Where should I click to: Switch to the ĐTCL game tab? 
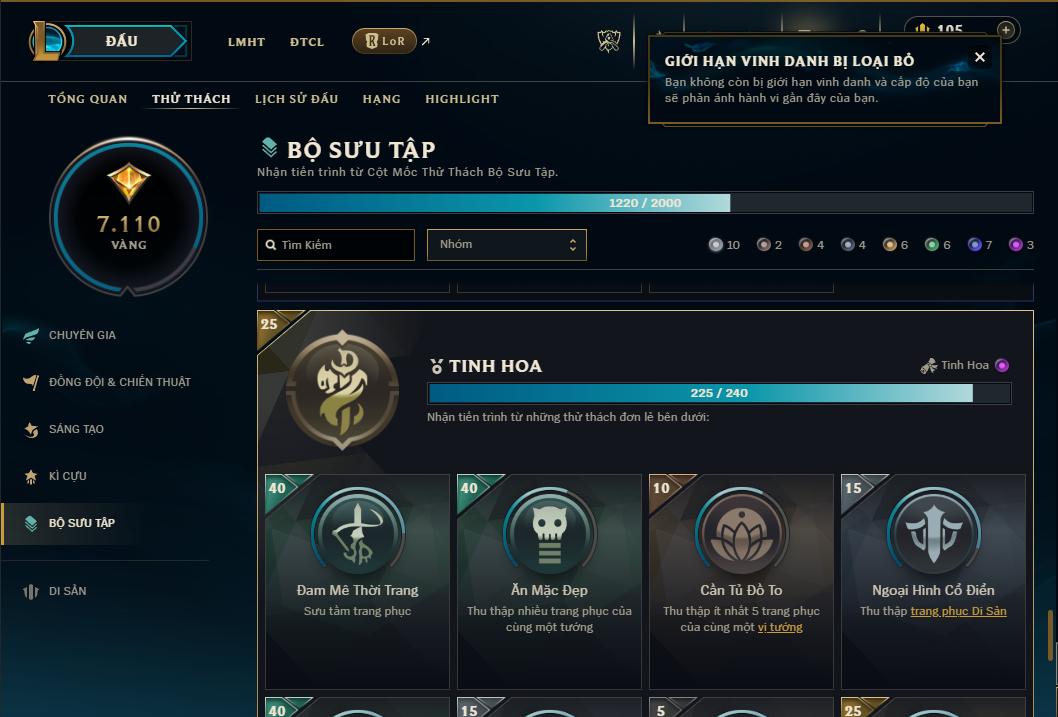tap(307, 42)
